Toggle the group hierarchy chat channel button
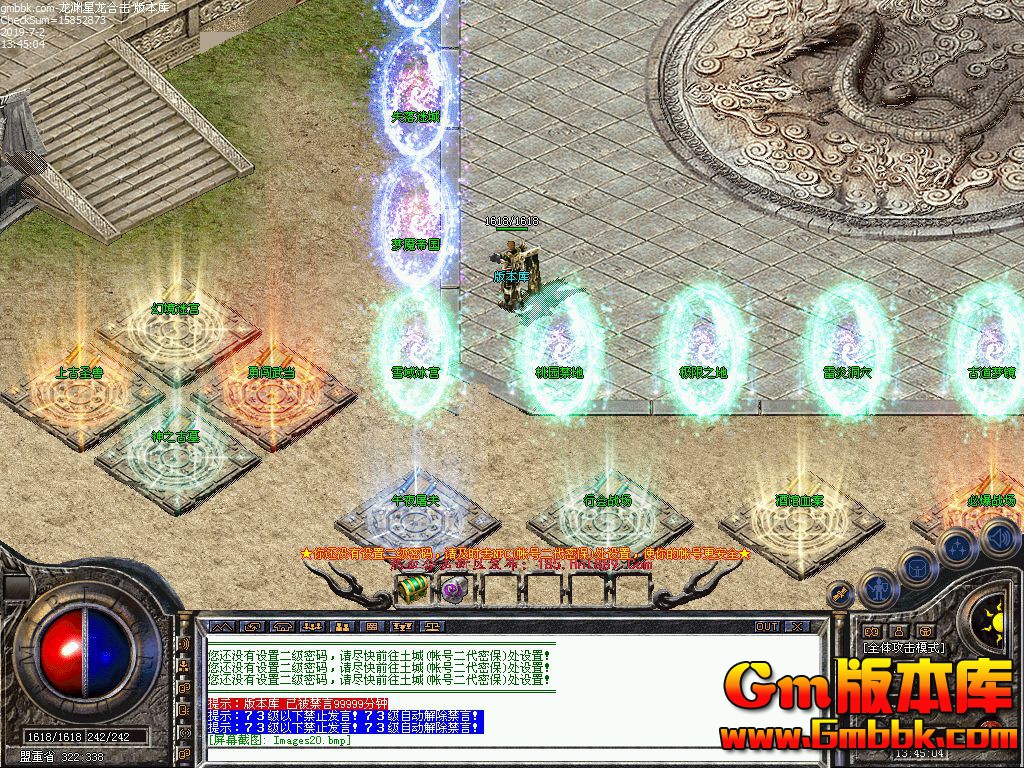 coord(184,666)
